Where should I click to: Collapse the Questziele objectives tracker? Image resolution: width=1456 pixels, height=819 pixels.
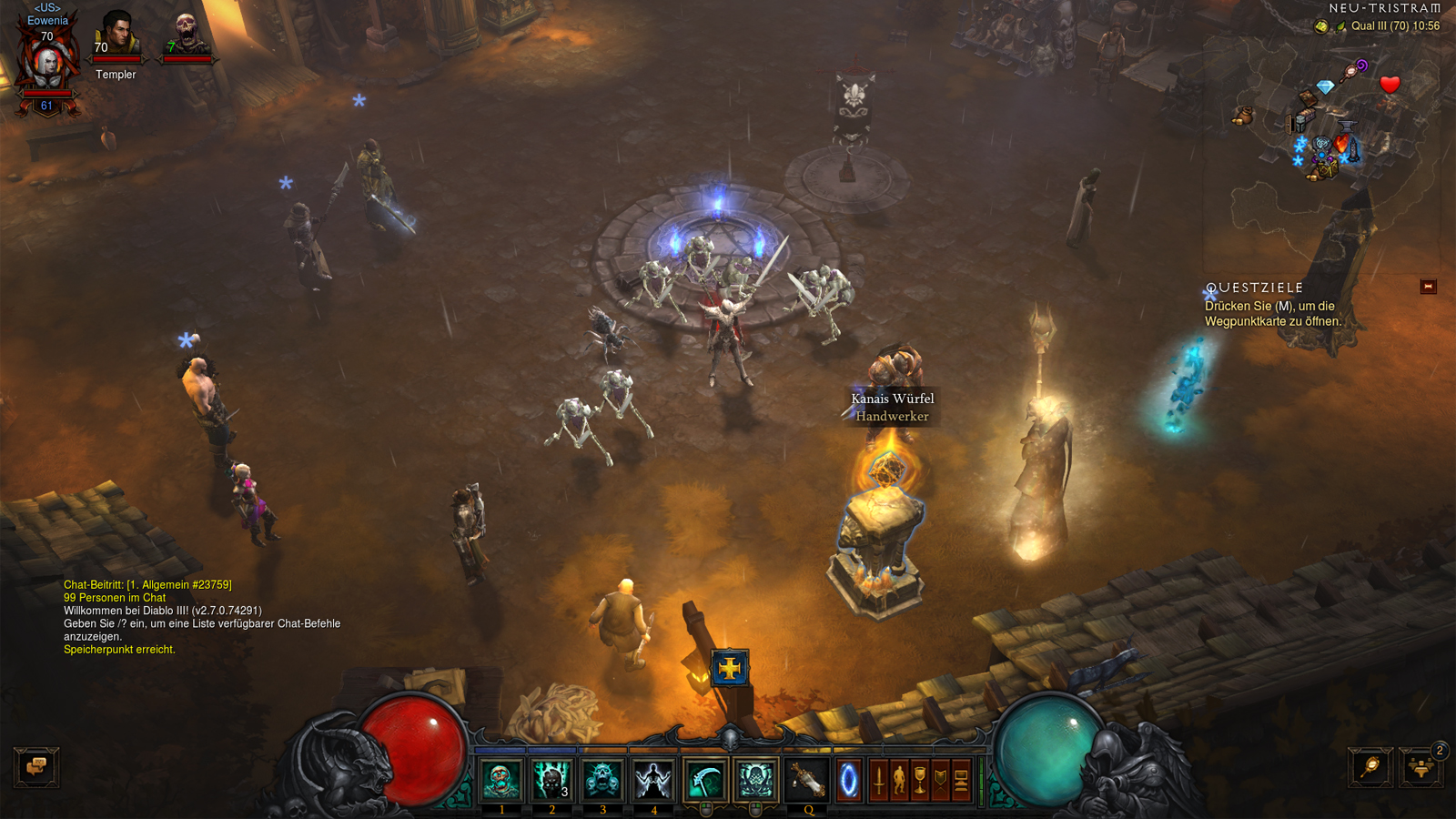(1428, 287)
